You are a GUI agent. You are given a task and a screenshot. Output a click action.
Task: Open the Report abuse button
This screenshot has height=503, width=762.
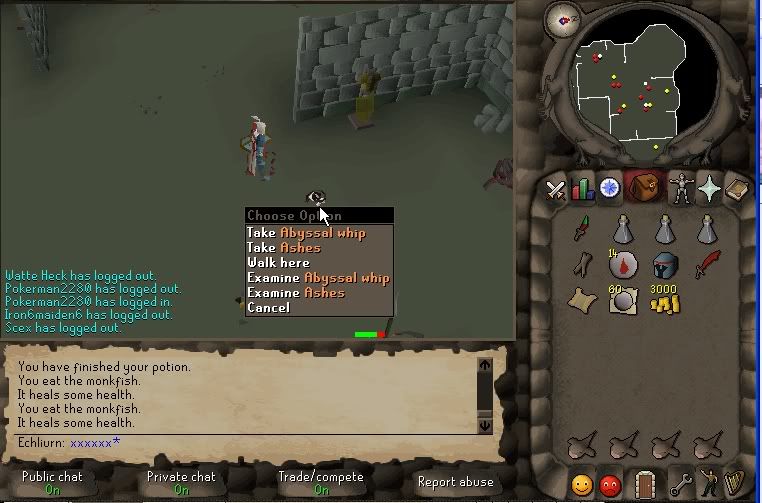[455, 482]
